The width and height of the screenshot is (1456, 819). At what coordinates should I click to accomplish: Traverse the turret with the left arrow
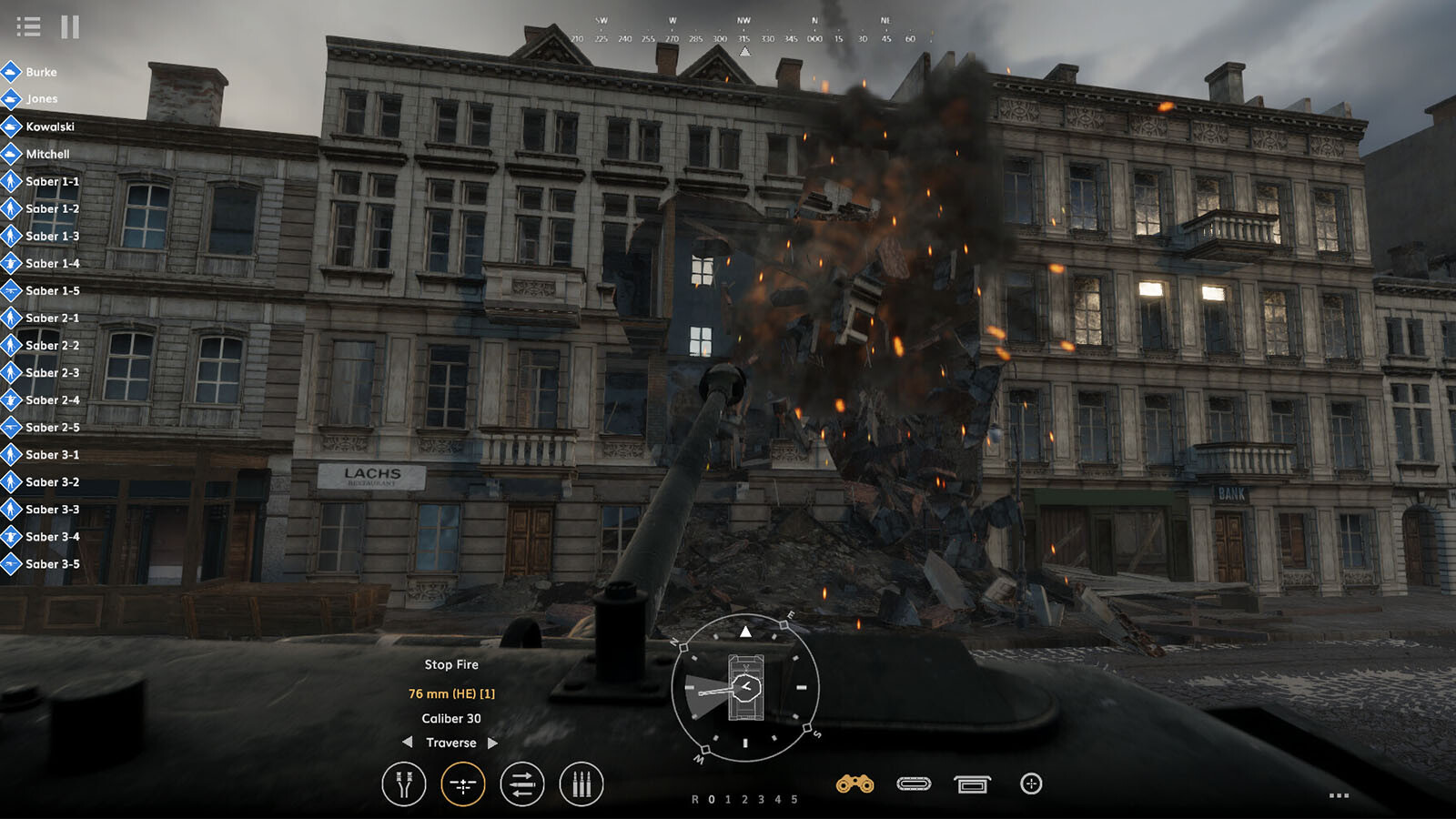point(408,743)
